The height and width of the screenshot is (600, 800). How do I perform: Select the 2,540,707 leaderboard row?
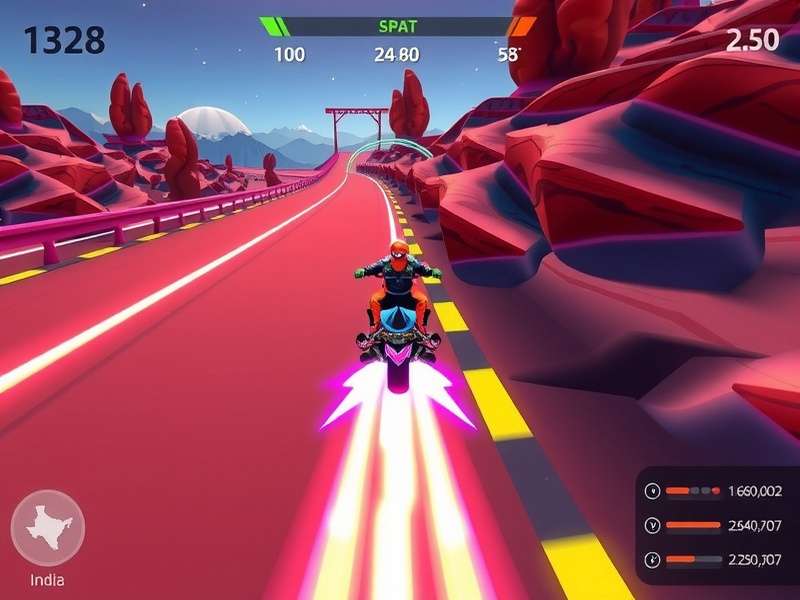click(x=717, y=525)
